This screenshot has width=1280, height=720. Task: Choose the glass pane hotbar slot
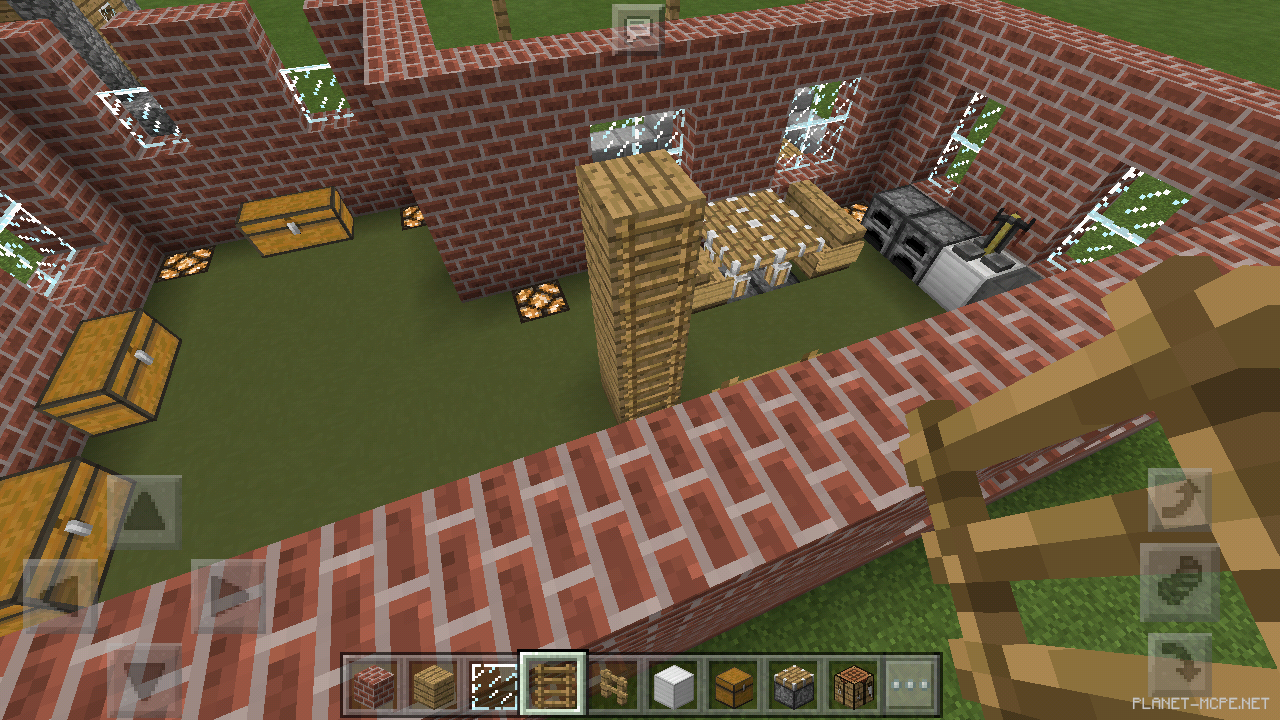(x=494, y=685)
